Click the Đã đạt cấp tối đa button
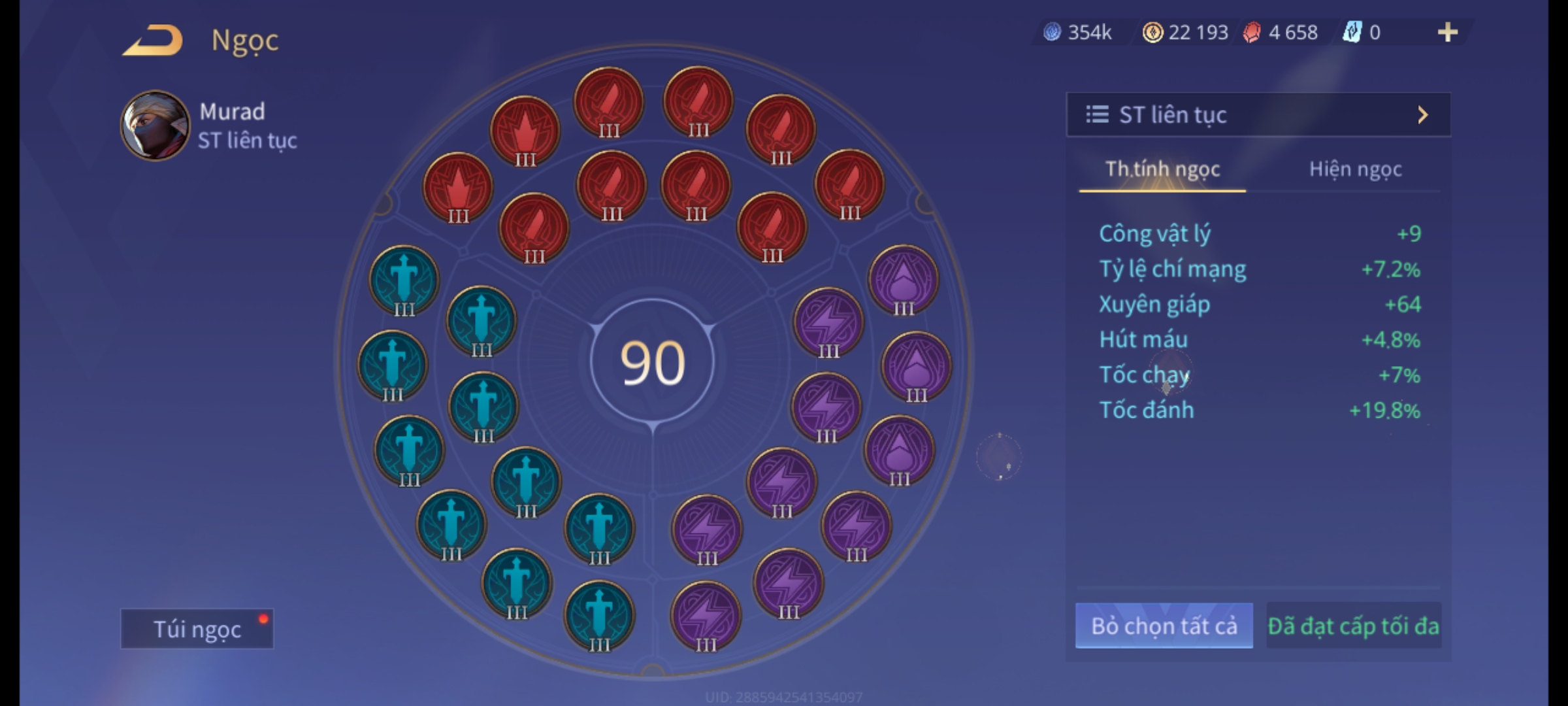 (1353, 626)
